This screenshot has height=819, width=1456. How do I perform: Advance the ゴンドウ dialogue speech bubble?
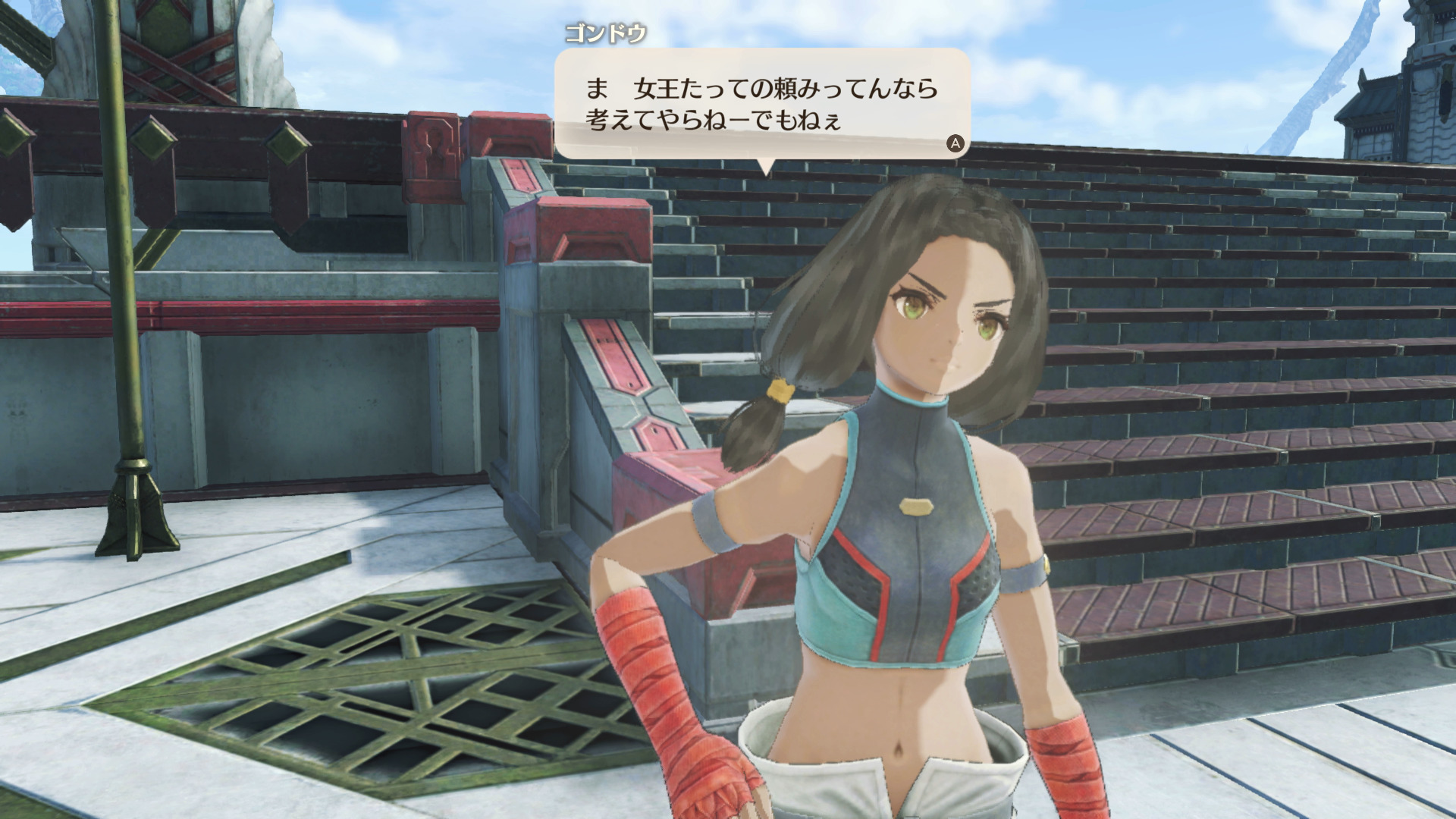coord(955,143)
